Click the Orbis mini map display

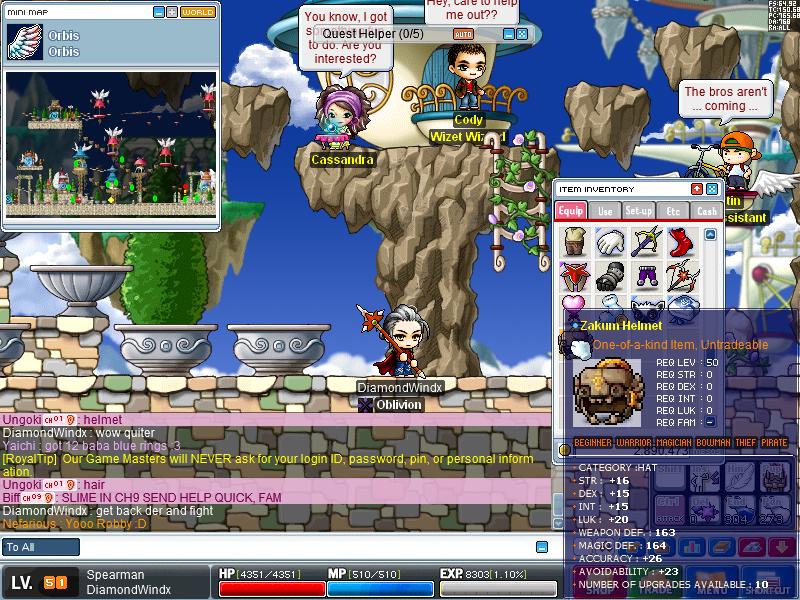pyautogui.click(x=111, y=144)
